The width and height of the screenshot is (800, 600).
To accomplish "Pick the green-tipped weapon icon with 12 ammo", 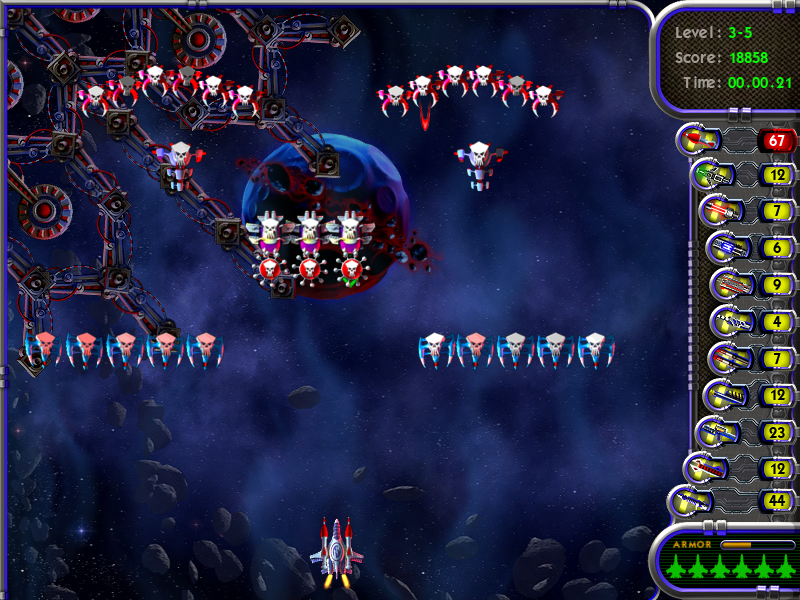I will [x=711, y=175].
